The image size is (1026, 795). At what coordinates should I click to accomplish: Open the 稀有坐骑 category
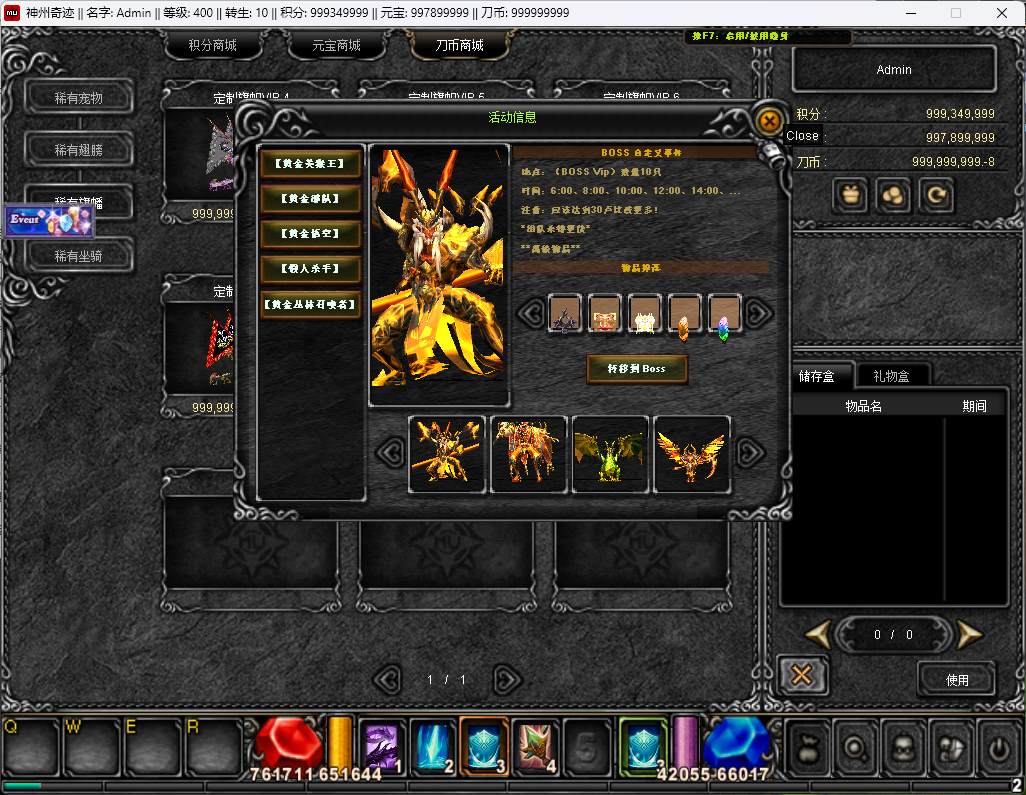(79, 256)
